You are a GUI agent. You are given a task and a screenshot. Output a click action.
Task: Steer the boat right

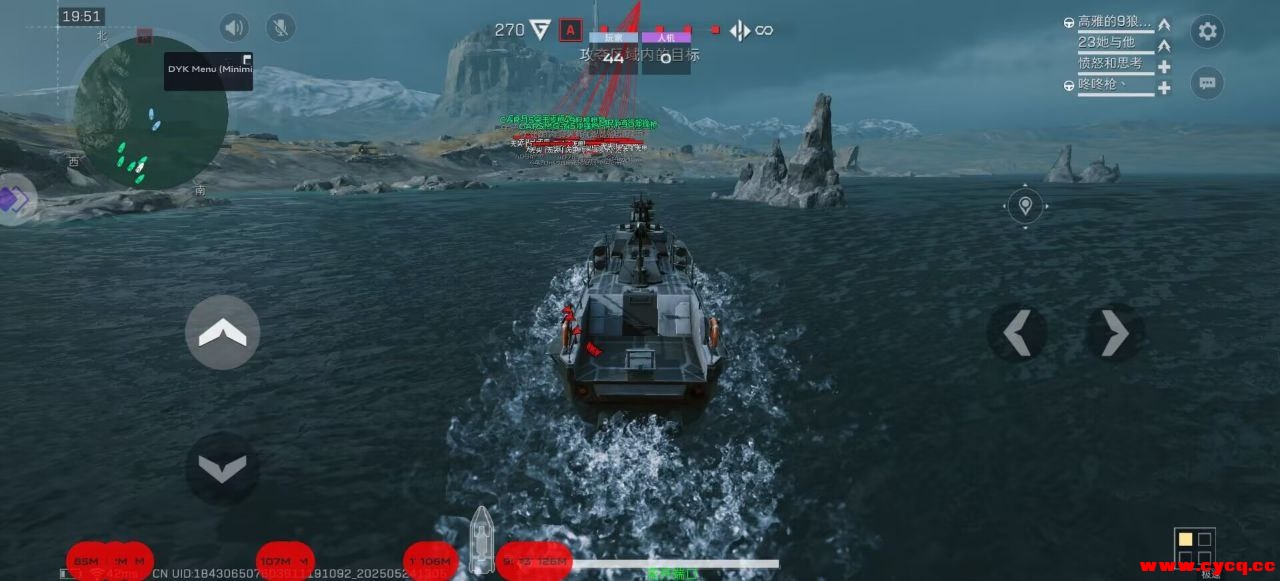tap(1114, 333)
